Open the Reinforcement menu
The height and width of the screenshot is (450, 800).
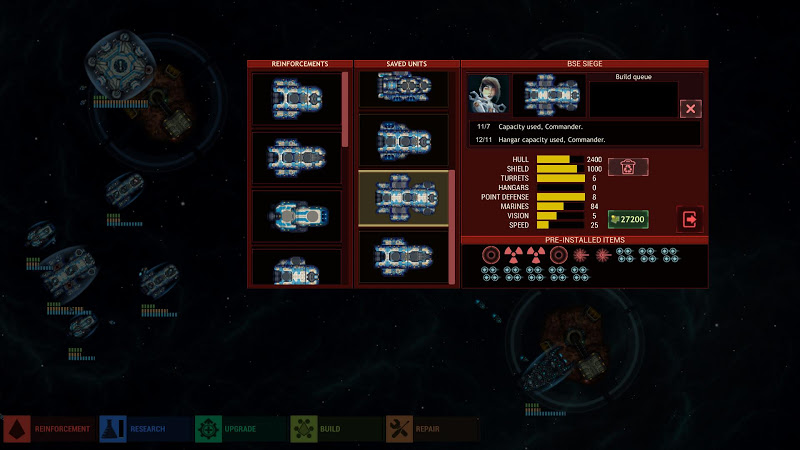click(48, 429)
